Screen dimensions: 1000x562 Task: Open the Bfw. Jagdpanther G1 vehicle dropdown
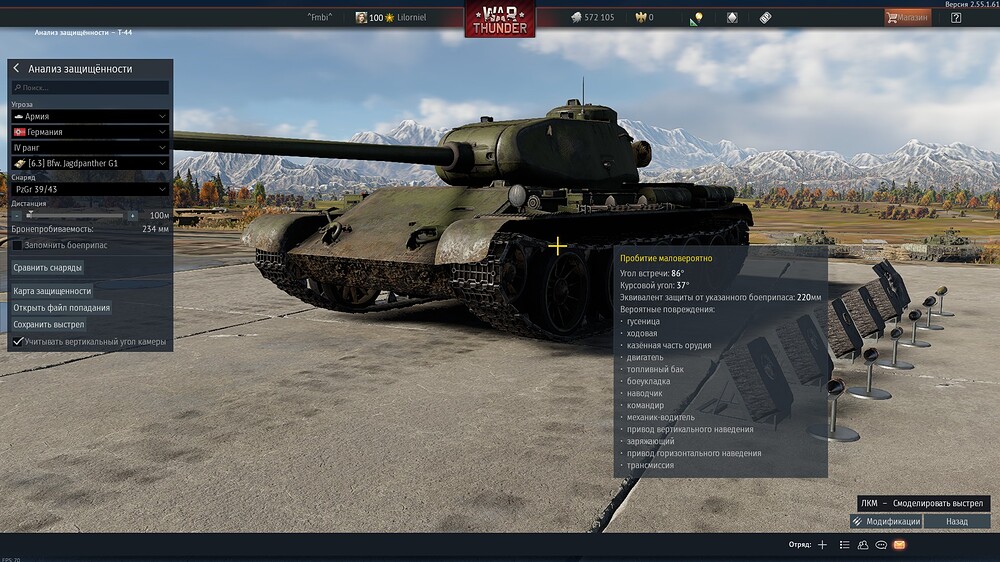(90, 163)
